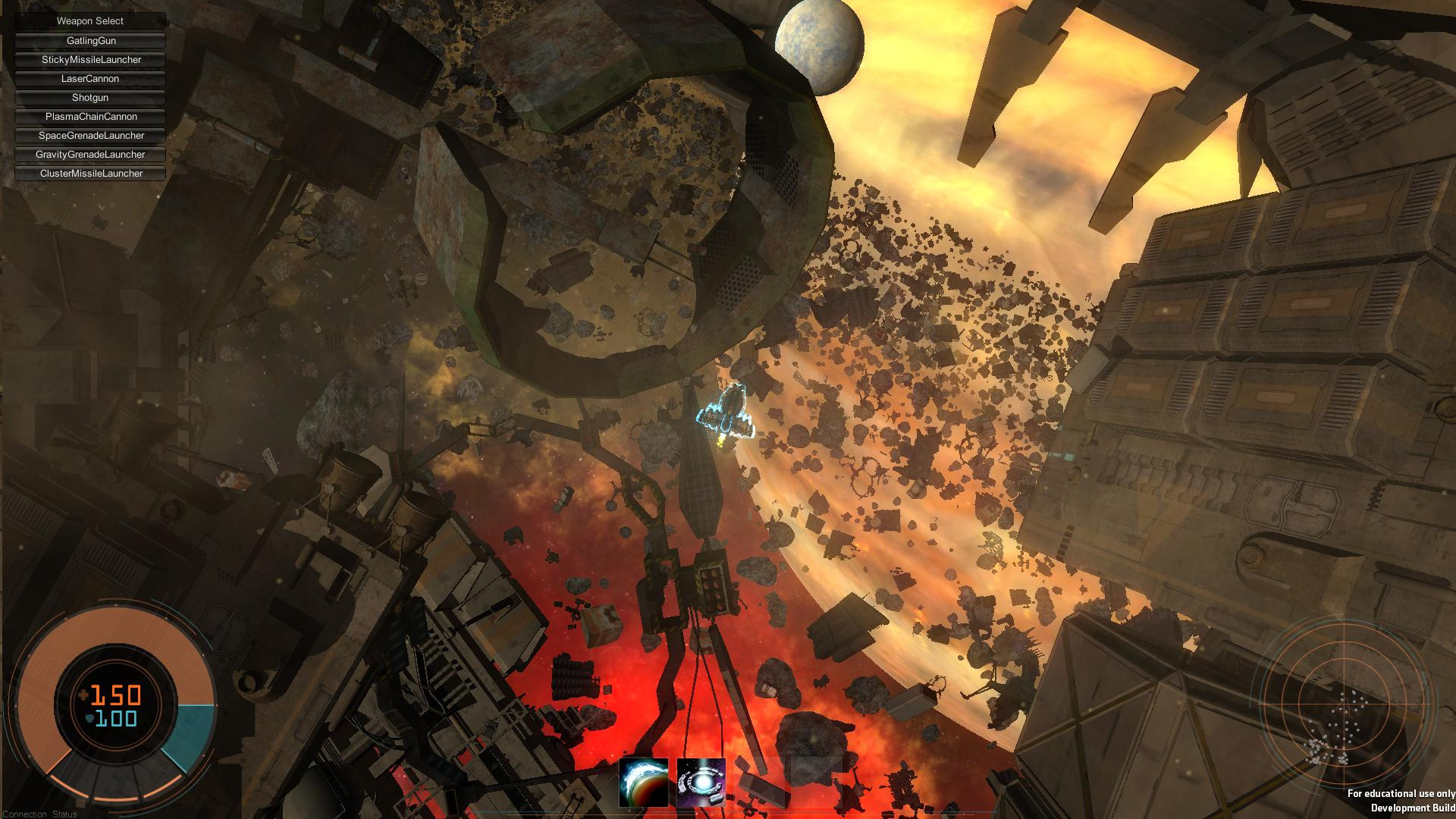Activate the glowing white orb ability icon
Viewport: 1456px width, 819px height.
click(x=701, y=782)
